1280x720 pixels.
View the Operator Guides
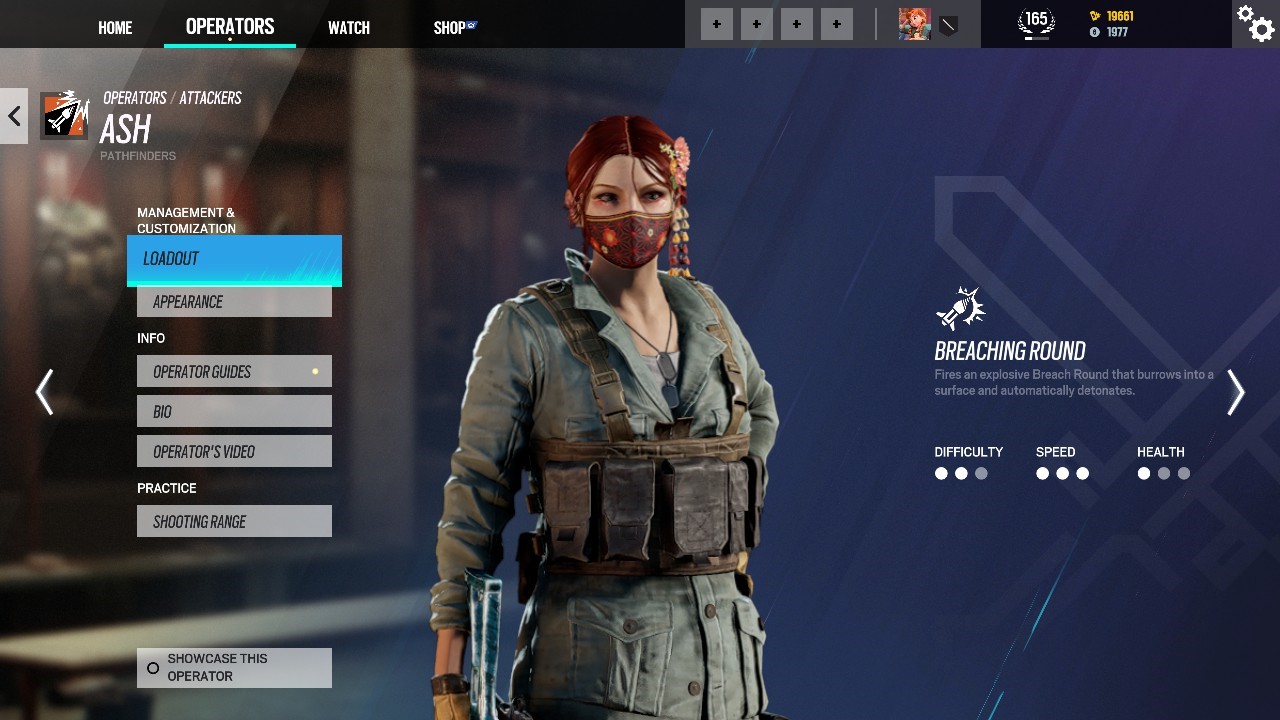point(234,371)
